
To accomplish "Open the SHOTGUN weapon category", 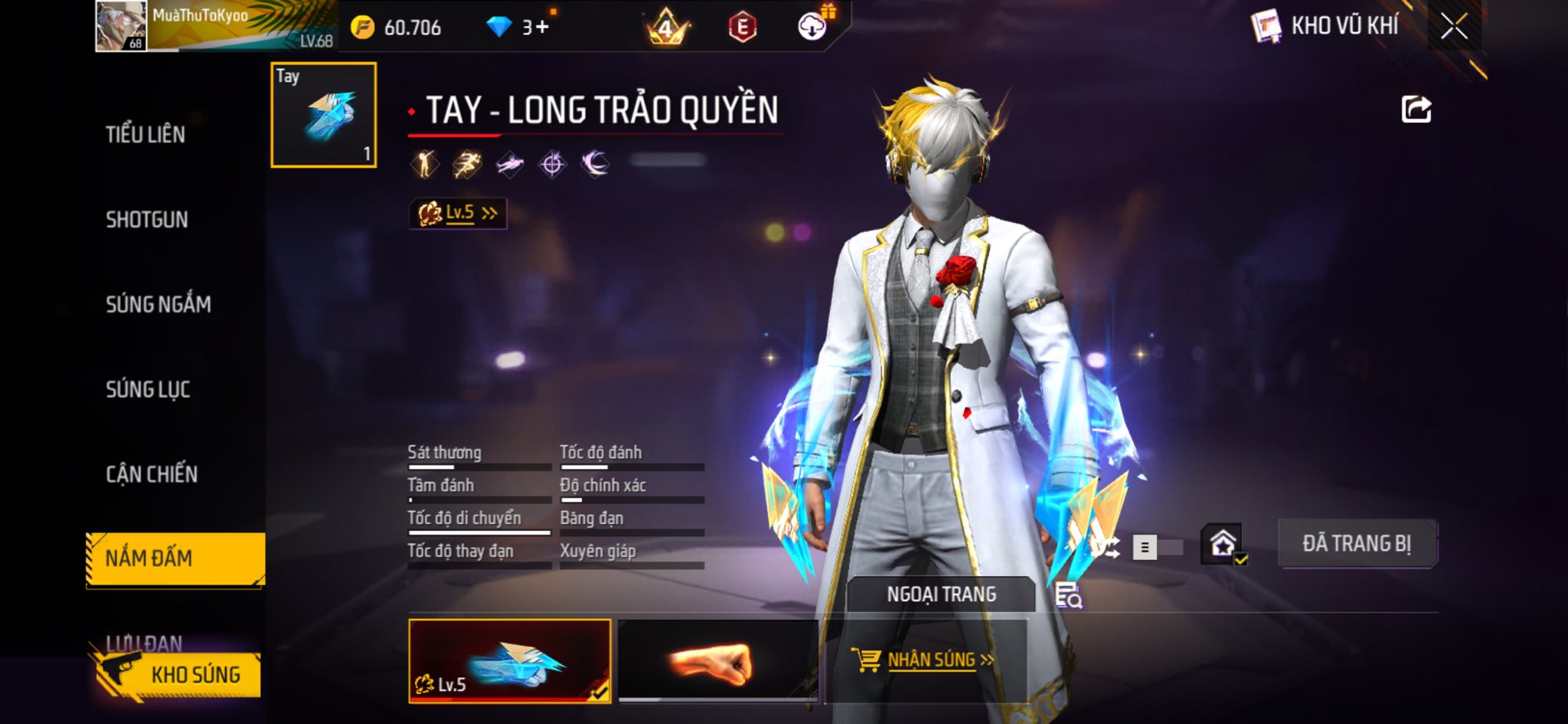I will (x=147, y=220).
